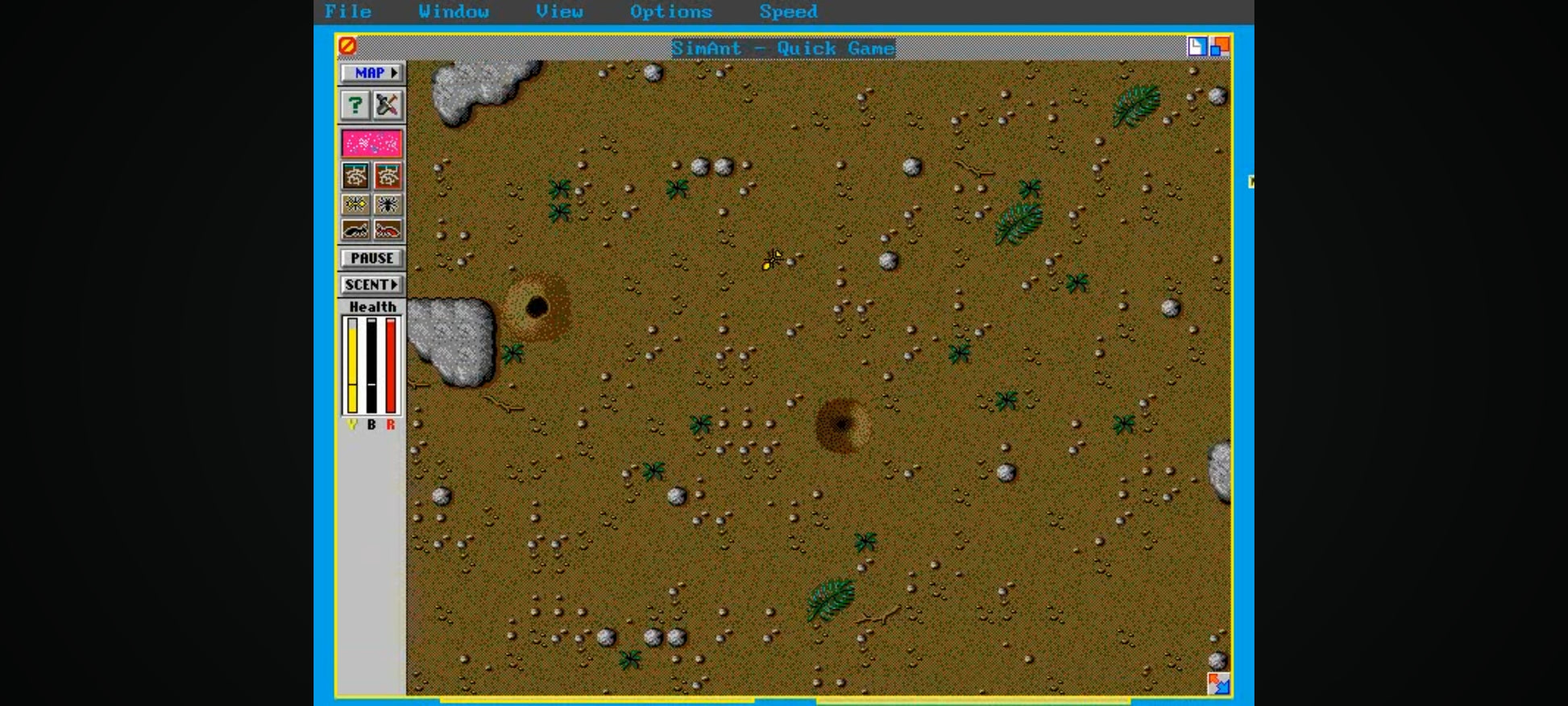
Task: Click the red ant icon
Action: (x=388, y=230)
